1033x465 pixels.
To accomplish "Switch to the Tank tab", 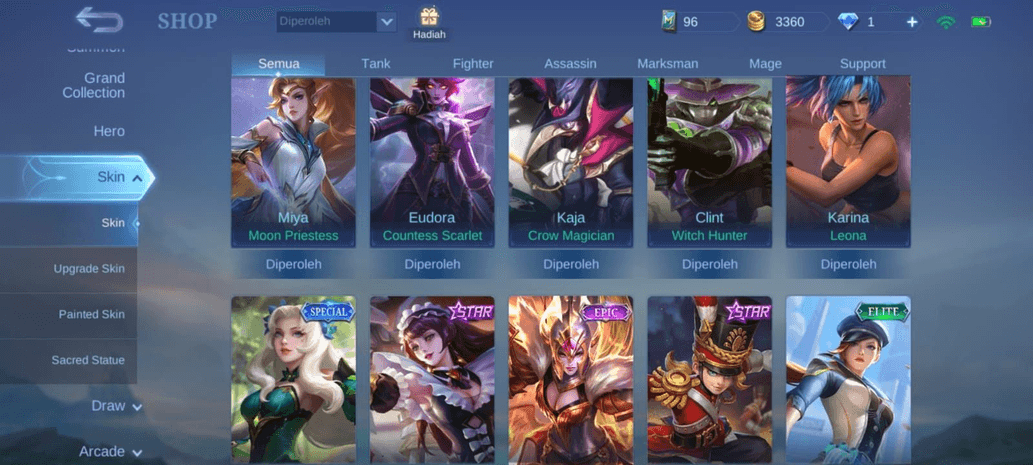I will click(x=376, y=64).
